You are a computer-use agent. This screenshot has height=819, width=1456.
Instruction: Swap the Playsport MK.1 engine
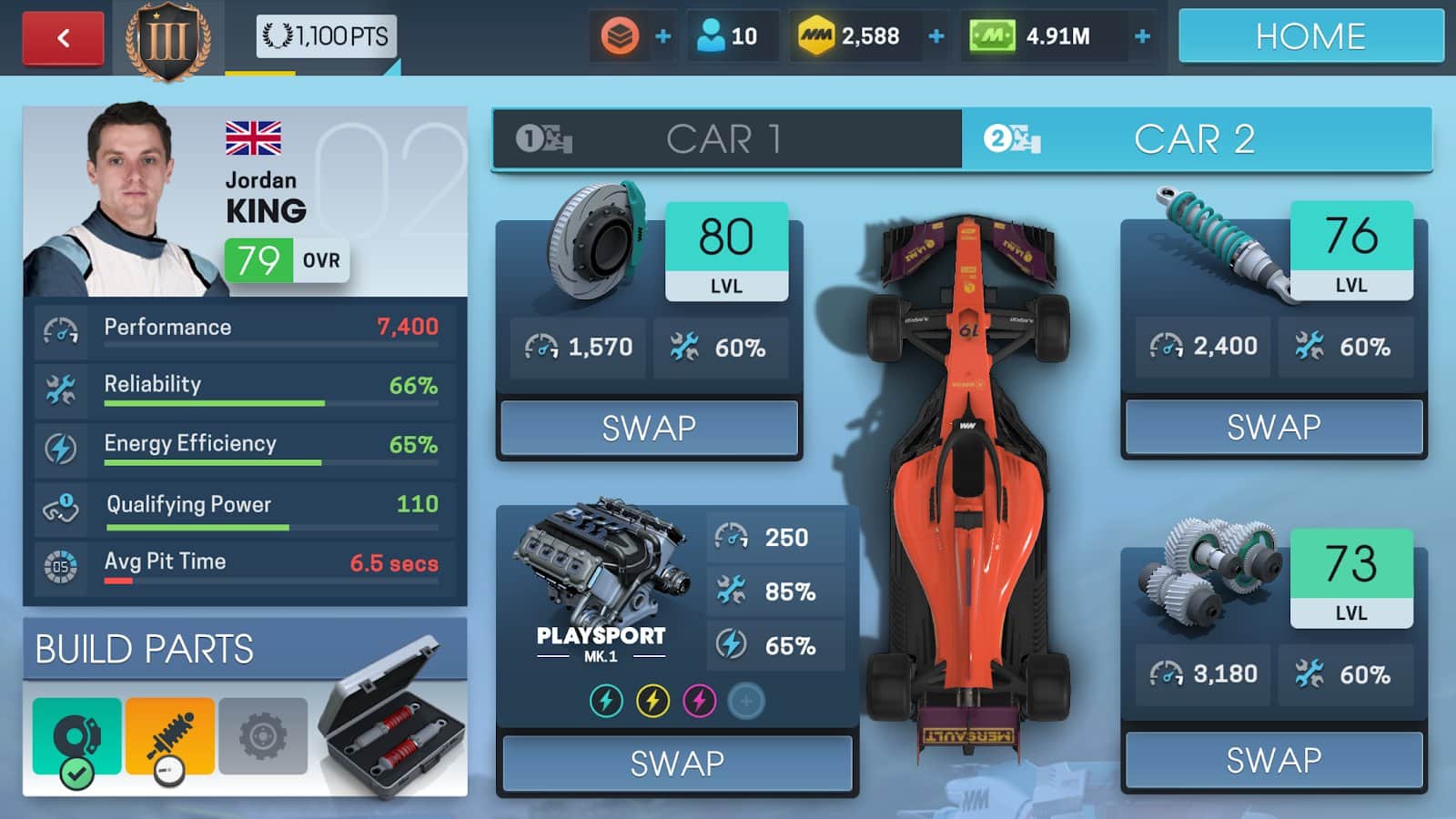click(677, 763)
